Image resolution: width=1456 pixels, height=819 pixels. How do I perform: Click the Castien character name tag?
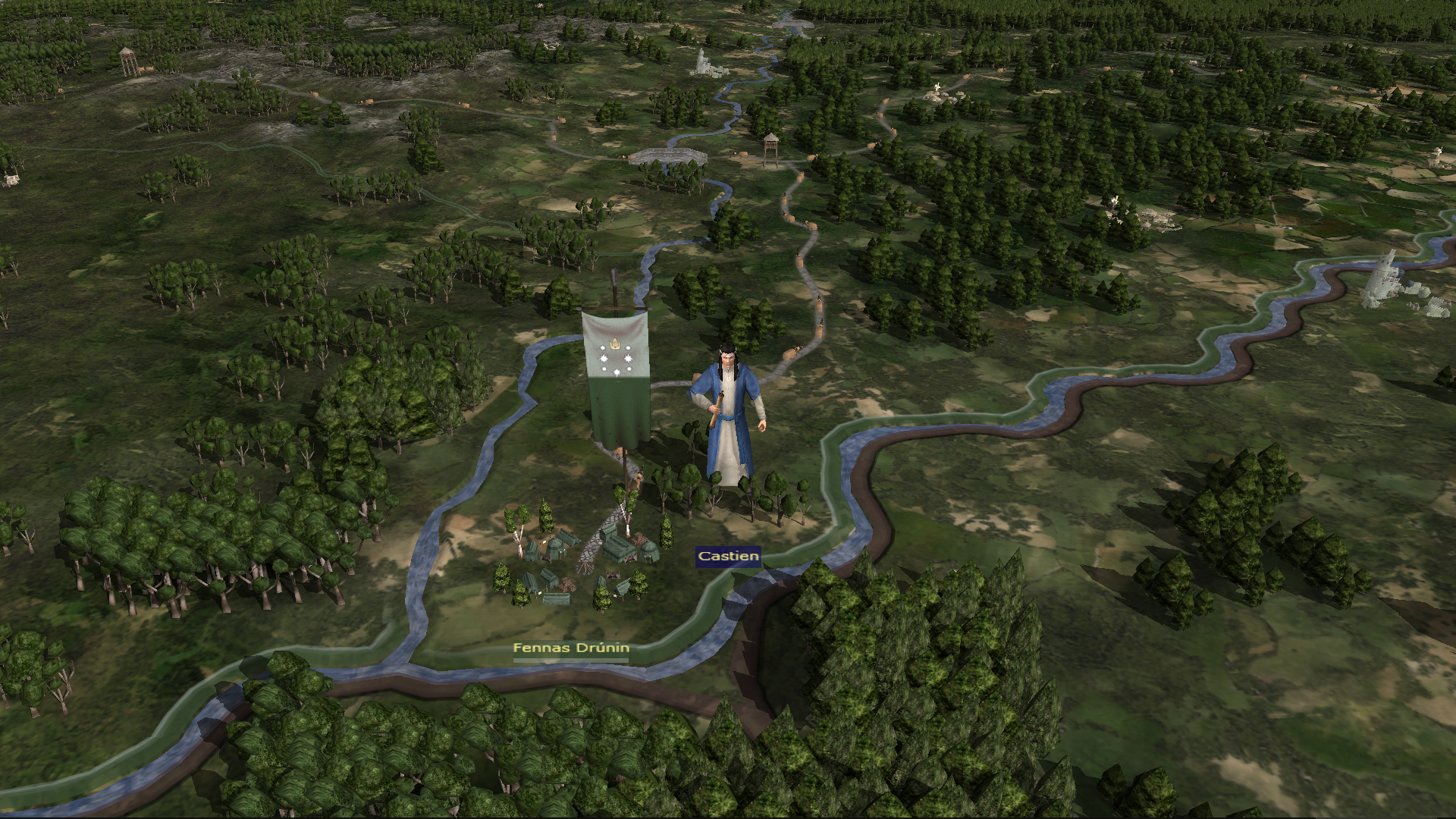pos(728,557)
